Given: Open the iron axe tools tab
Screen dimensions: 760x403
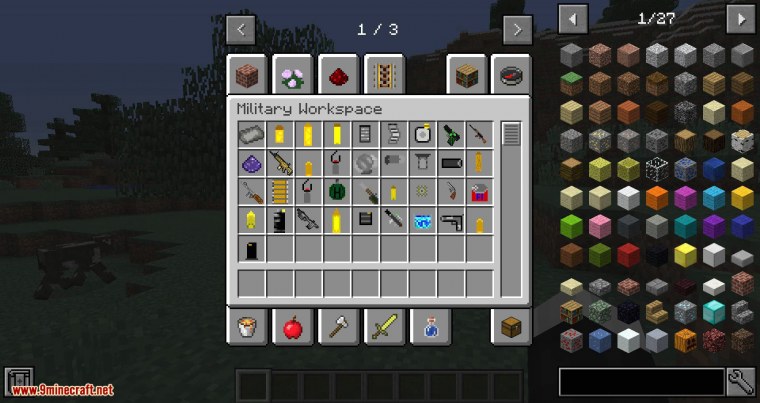Looking at the screenshot, I should tap(338, 326).
